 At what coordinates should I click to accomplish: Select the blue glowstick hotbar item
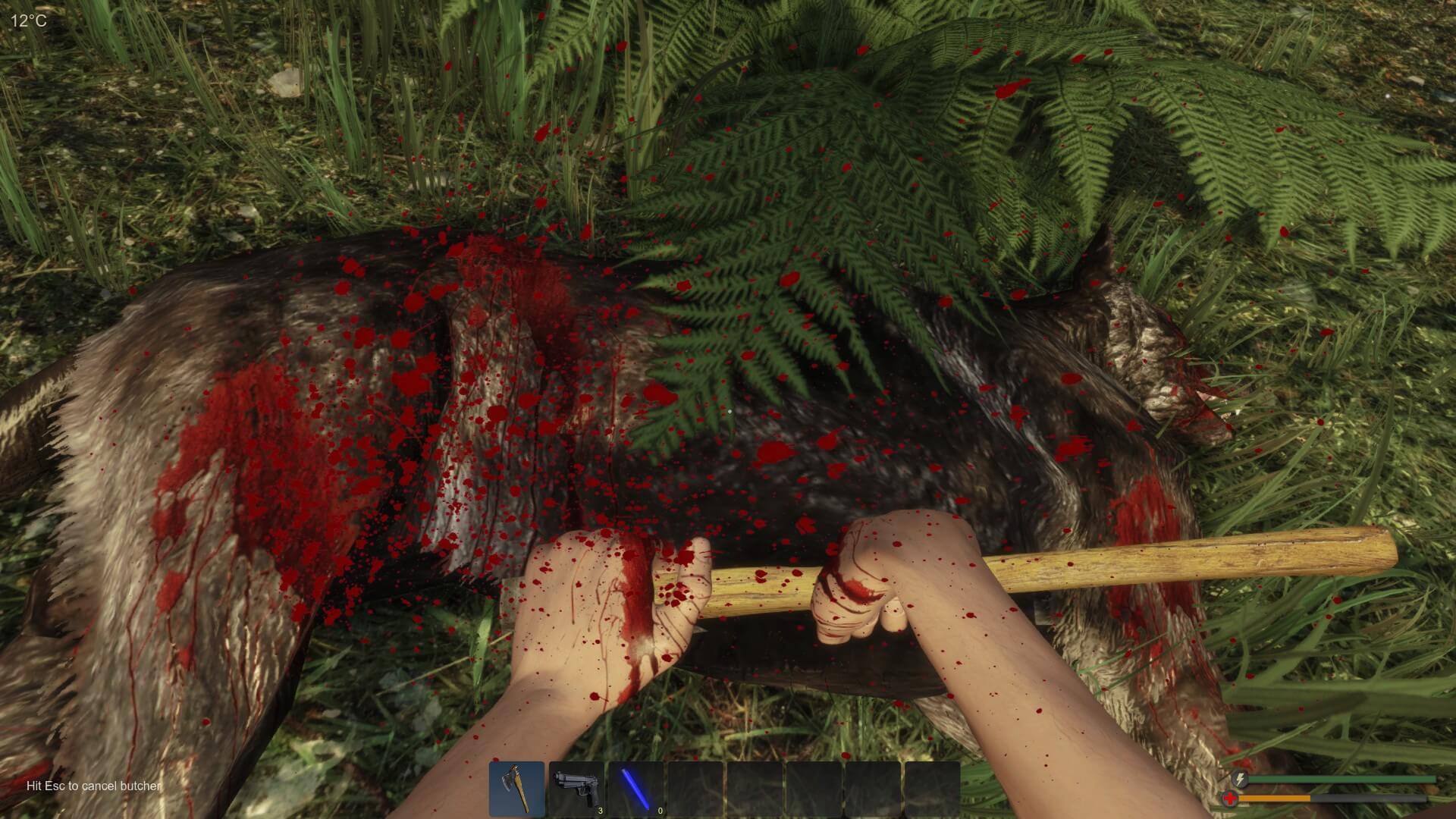click(635, 789)
